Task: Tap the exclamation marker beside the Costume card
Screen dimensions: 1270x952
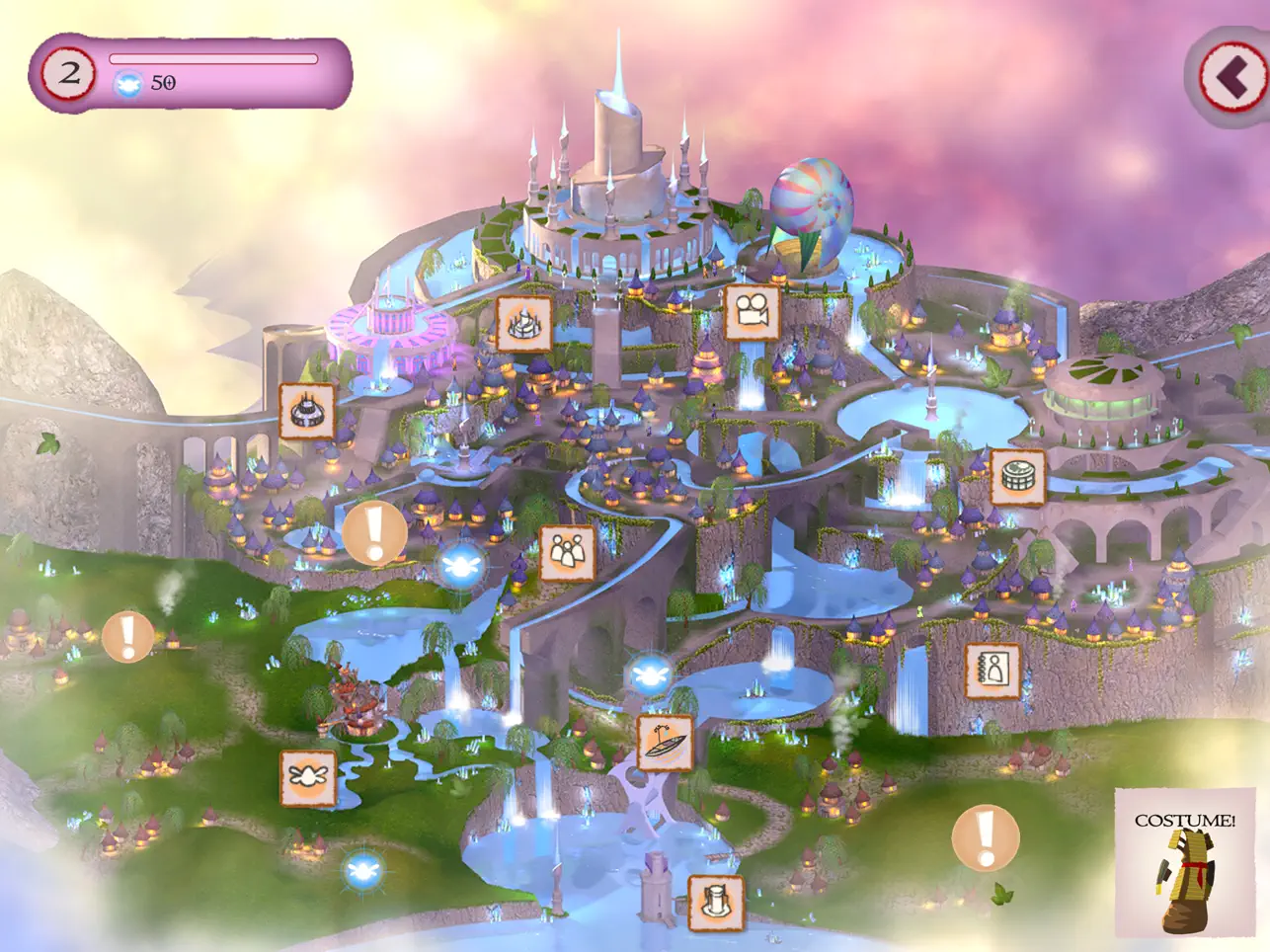Action: click(985, 838)
